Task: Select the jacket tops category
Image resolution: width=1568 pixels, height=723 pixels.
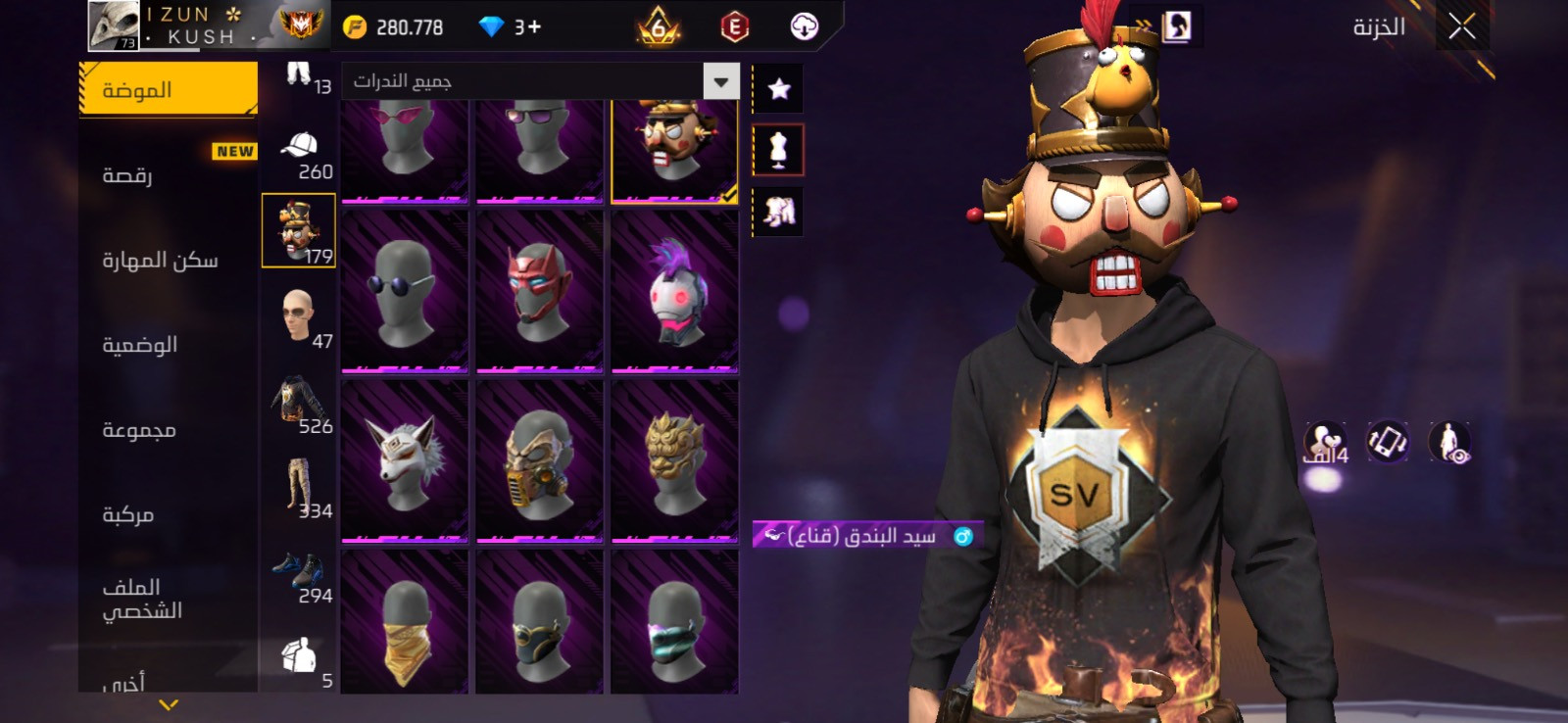Action: (298, 401)
